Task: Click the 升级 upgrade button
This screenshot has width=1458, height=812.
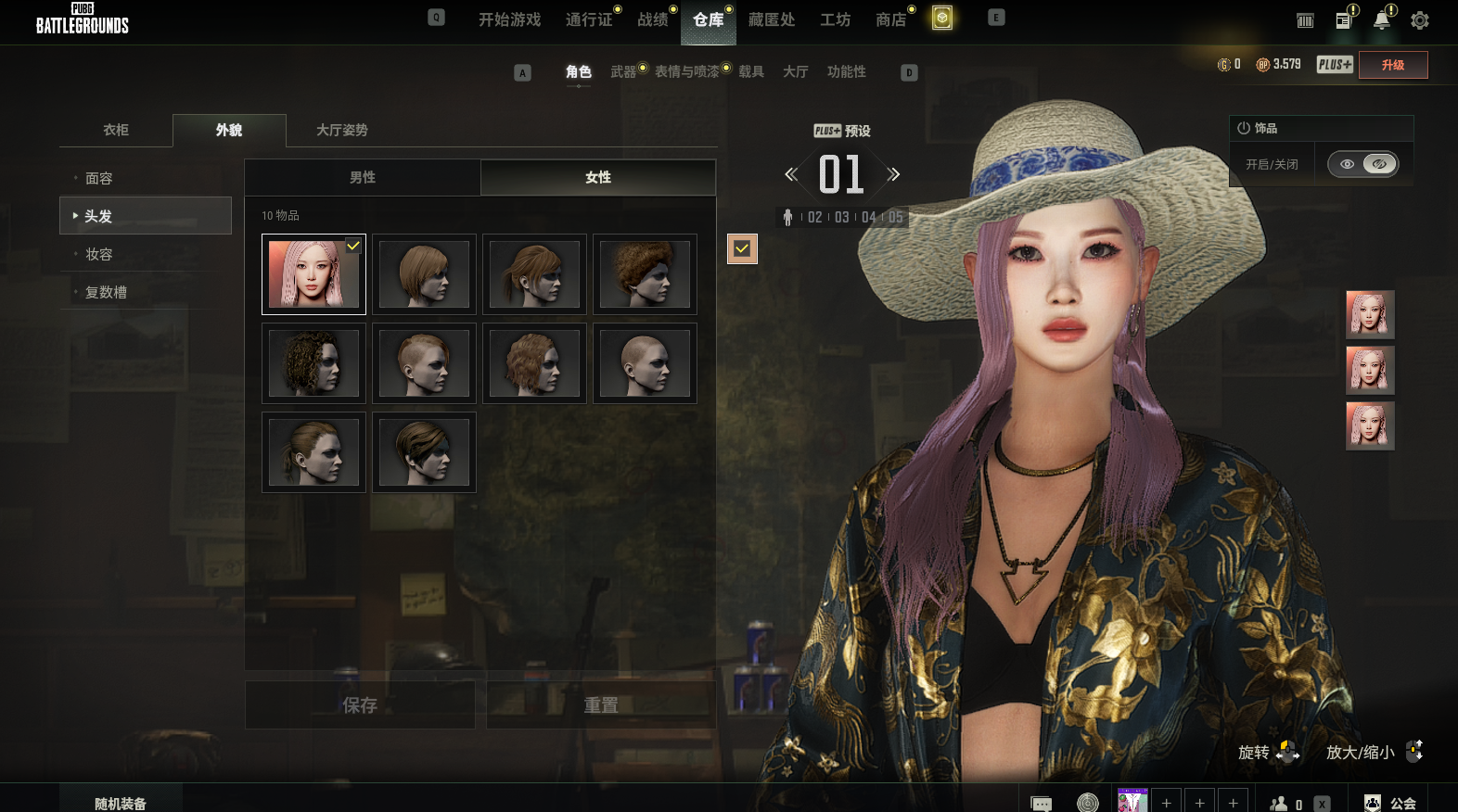Action: 1392,65
